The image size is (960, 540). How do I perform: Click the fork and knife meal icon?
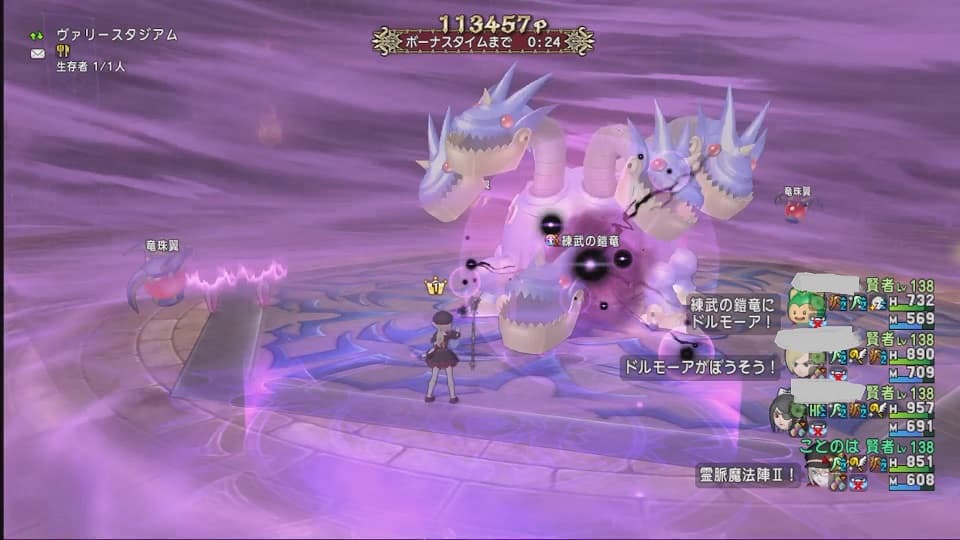(x=63, y=51)
